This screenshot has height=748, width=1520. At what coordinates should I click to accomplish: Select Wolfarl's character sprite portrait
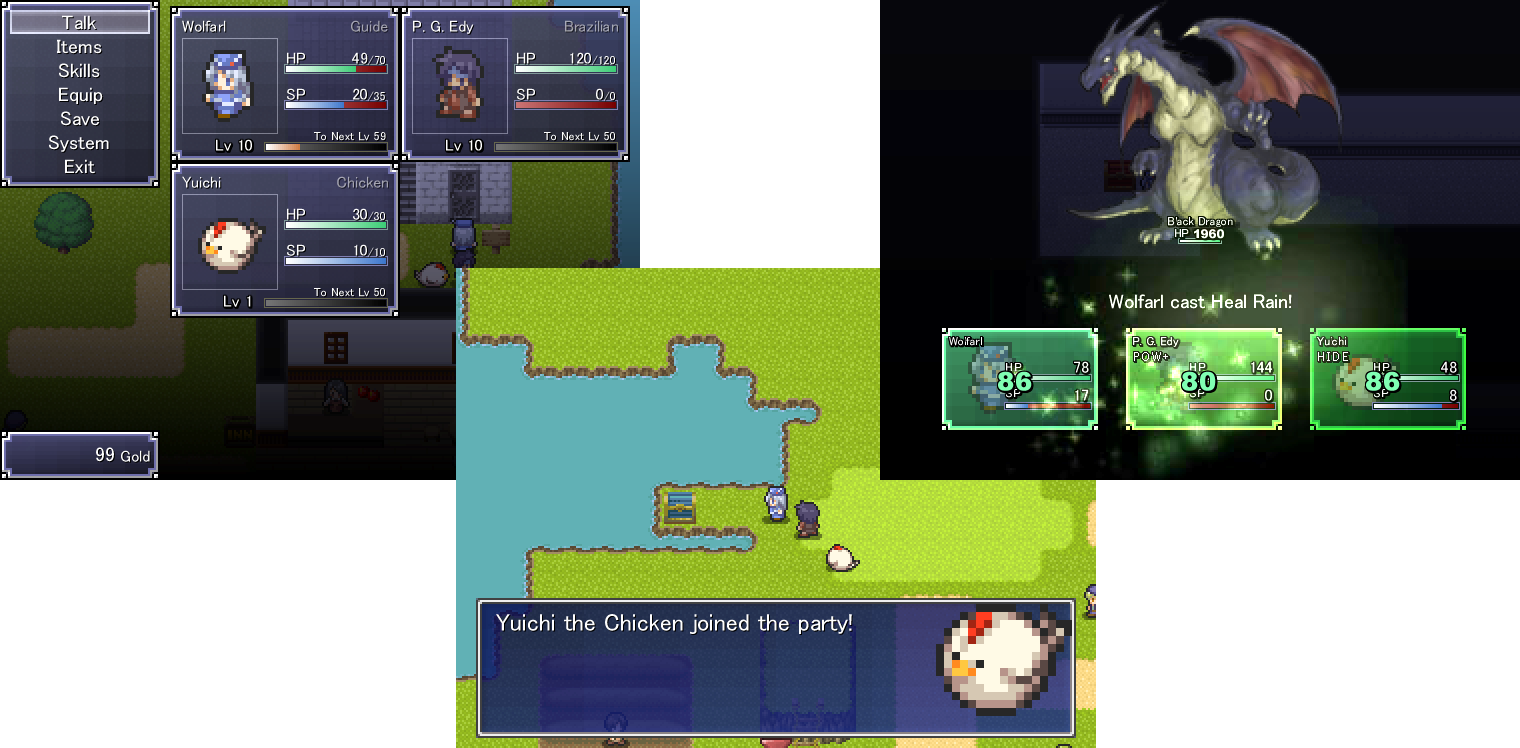tap(229, 85)
